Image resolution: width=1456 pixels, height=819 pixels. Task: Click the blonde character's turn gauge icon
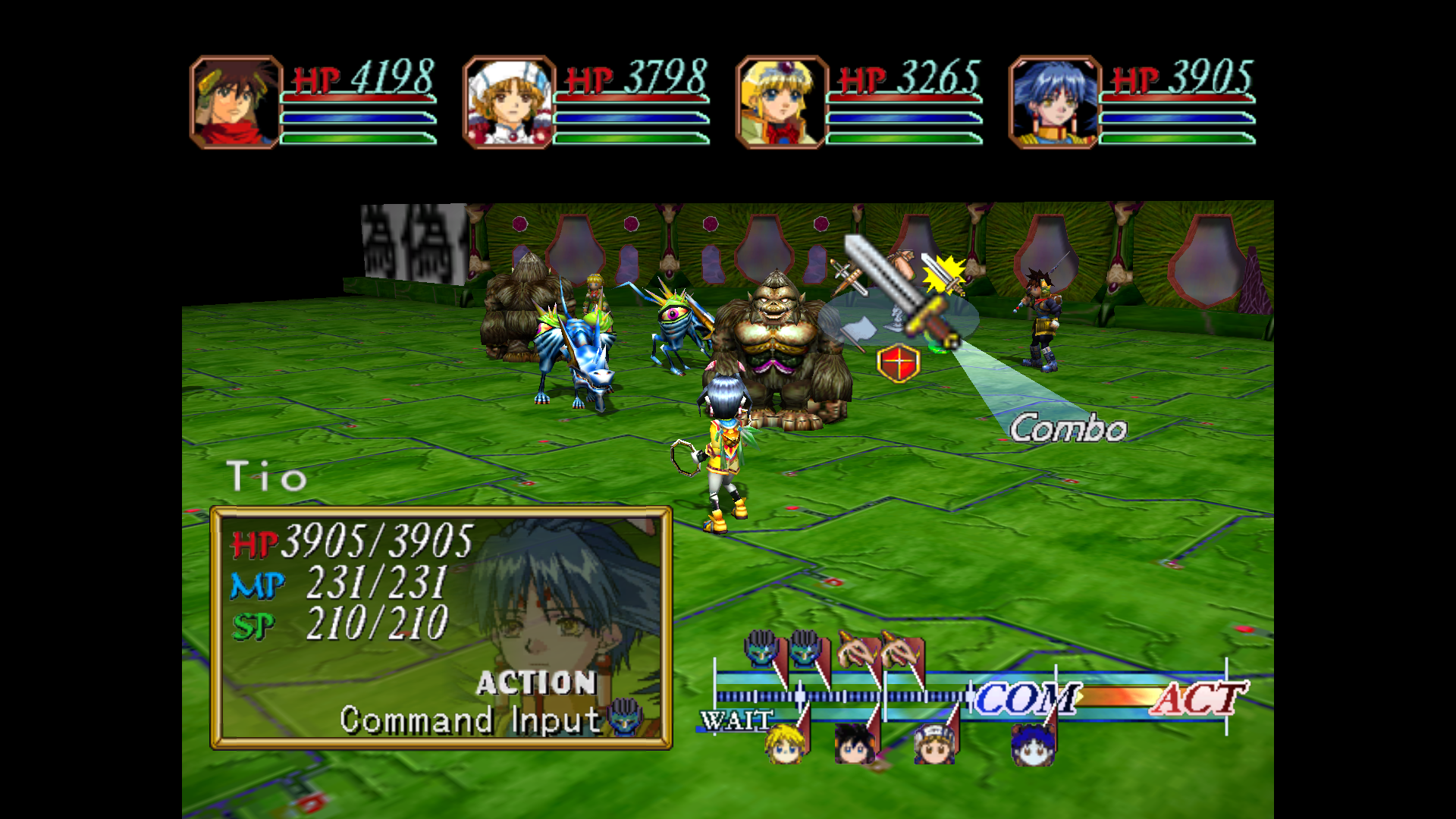click(x=785, y=743)
